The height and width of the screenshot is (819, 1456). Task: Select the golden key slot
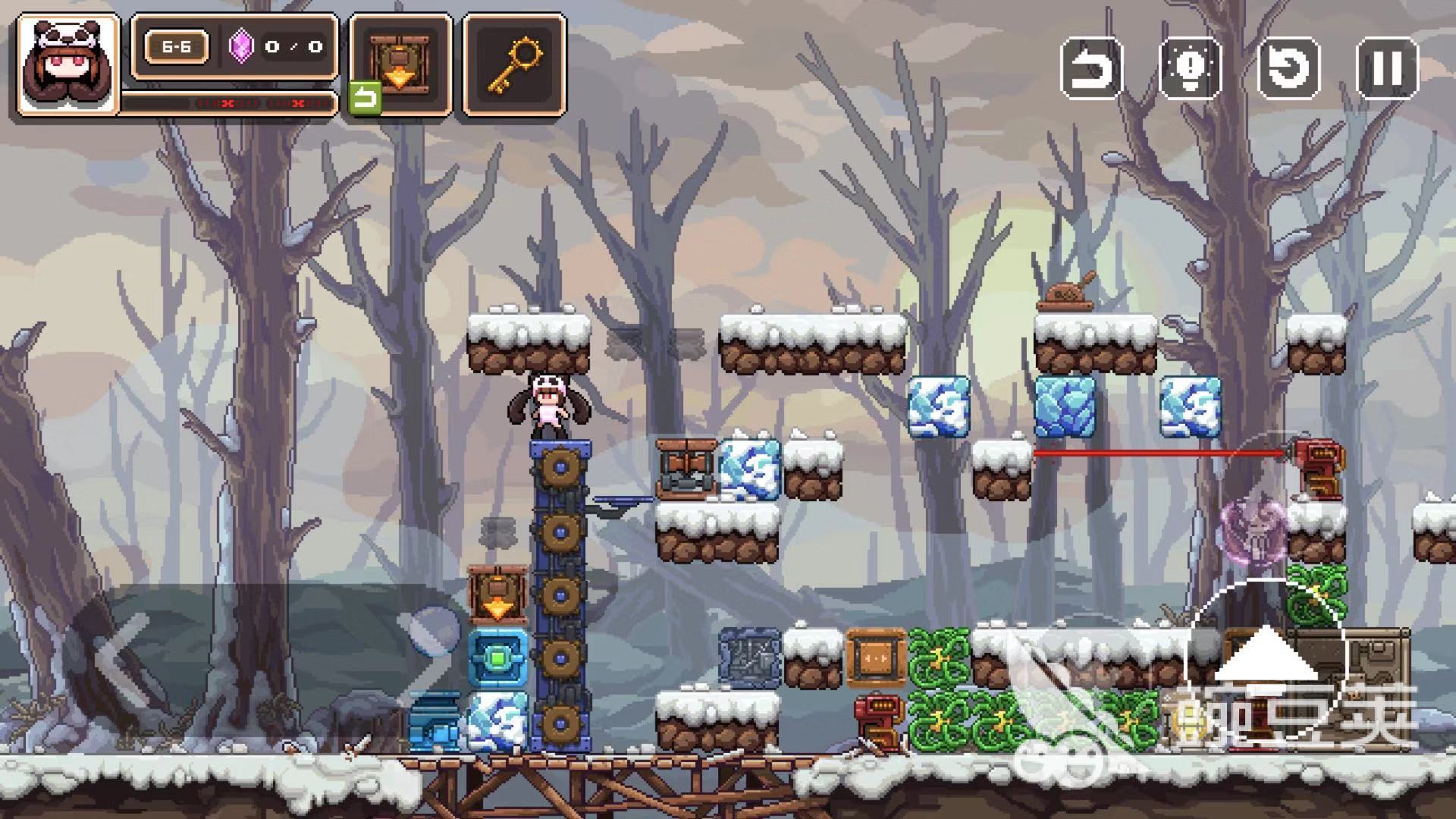pyautogui.click(x=514, y=64)
